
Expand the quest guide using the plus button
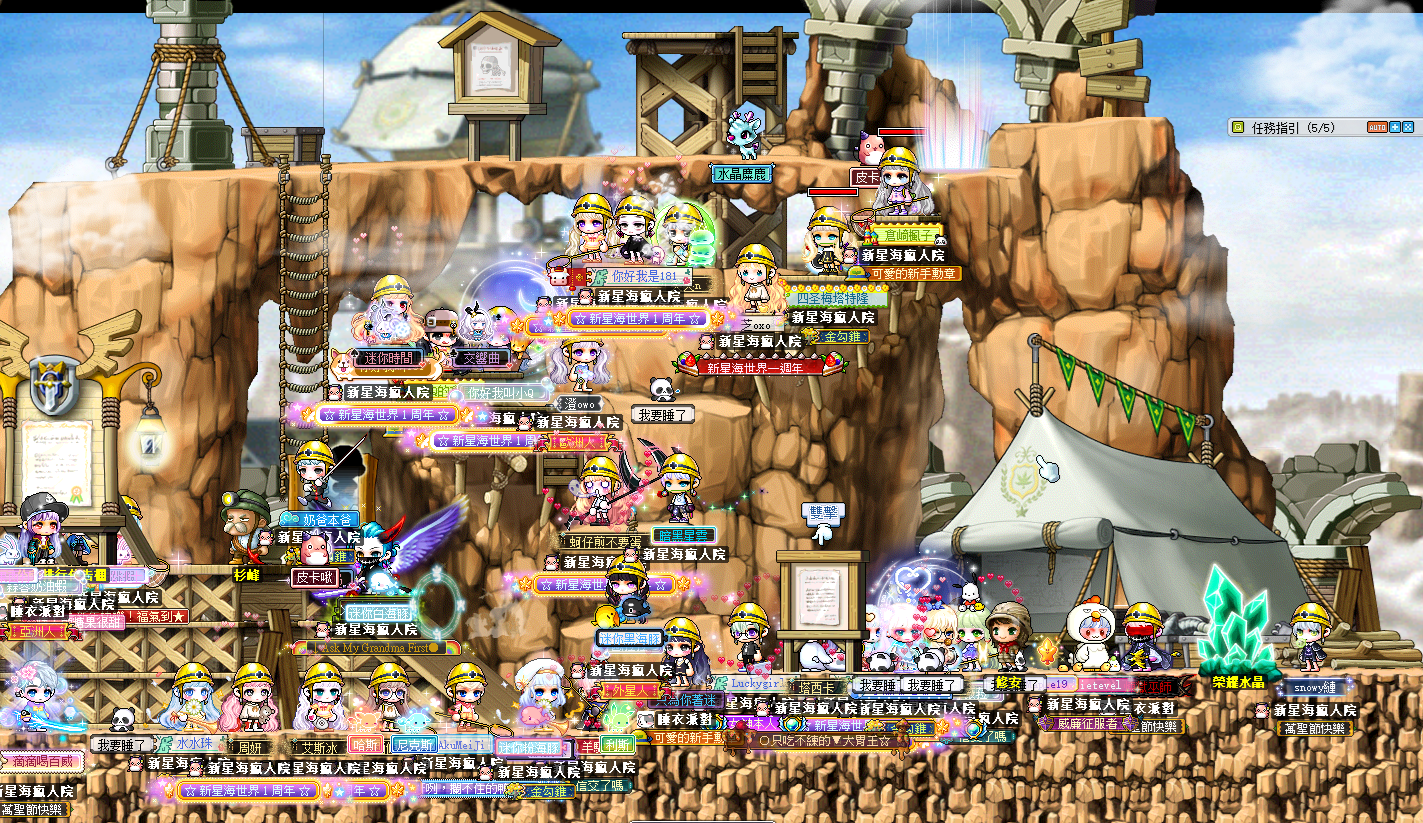[x=1395, y=128]
